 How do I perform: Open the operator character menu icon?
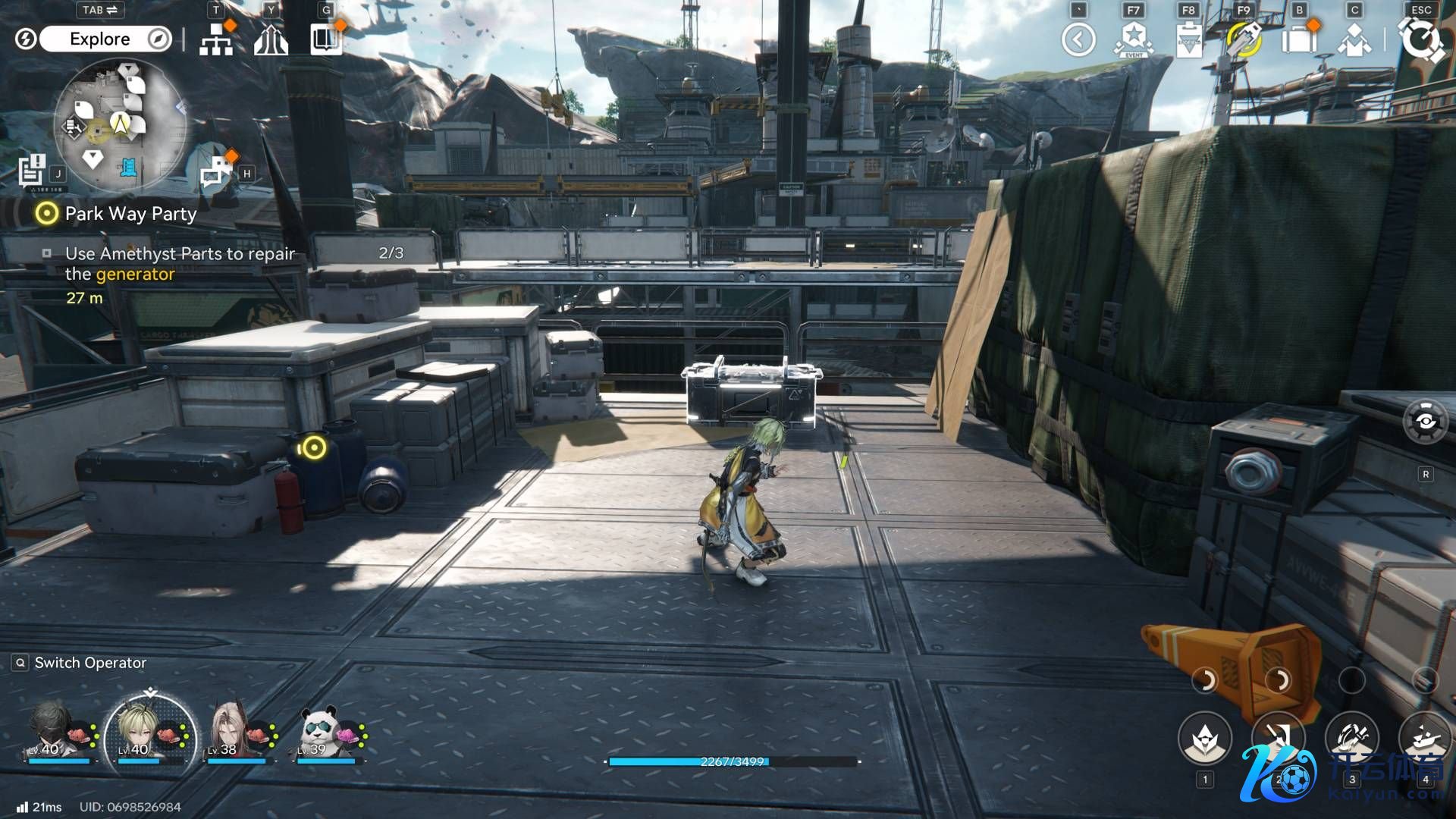[1354, 41]
